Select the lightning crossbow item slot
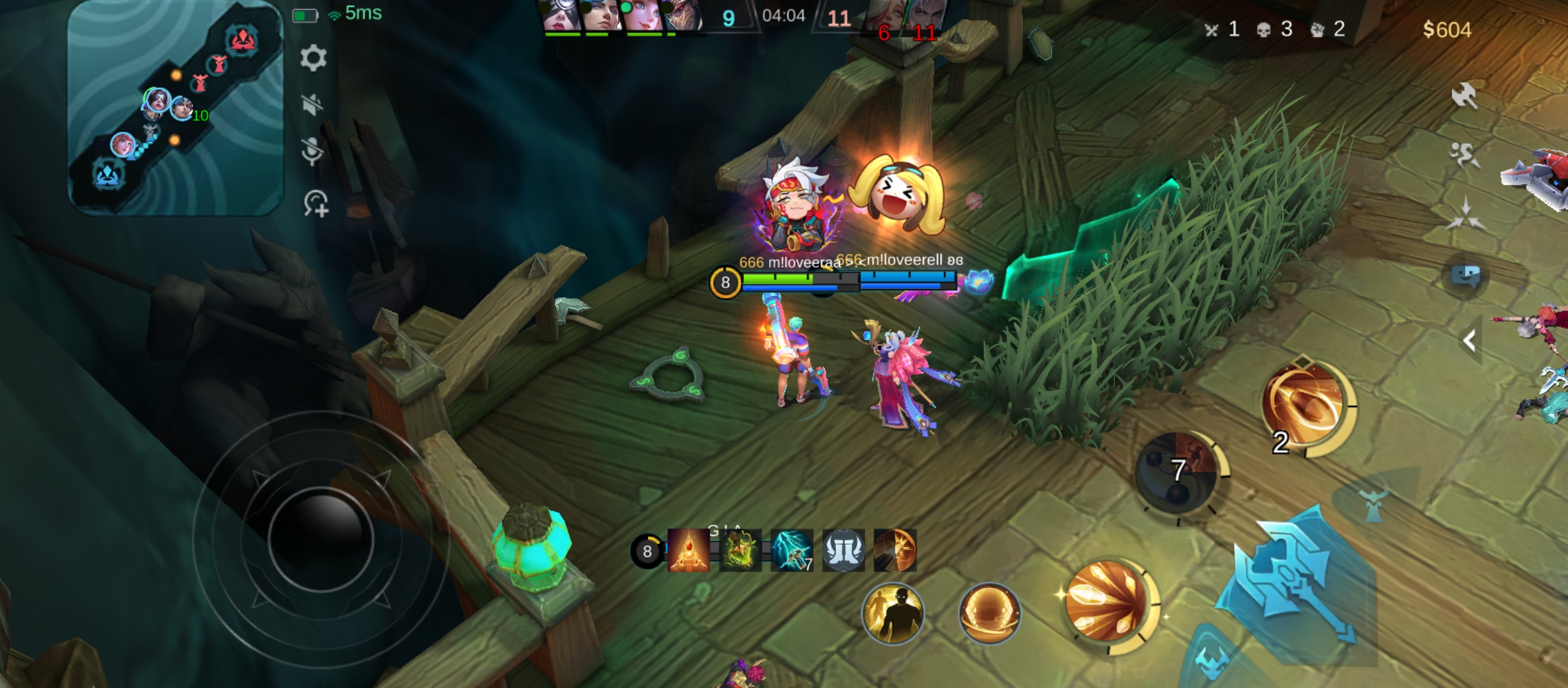This screenshot has height=688, width=1568. pyautogui.click(x=792, y=550)
